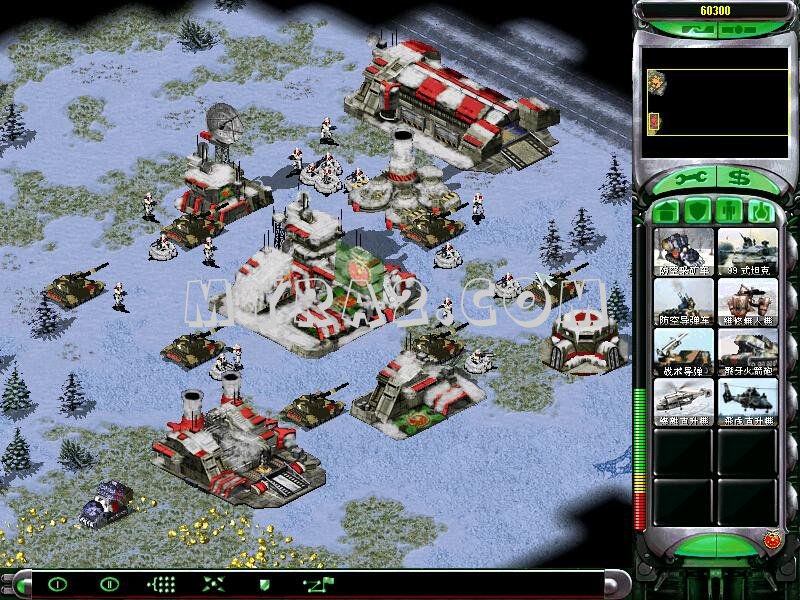
Task: Switch to the structures build tab
Action: (667, 212)
